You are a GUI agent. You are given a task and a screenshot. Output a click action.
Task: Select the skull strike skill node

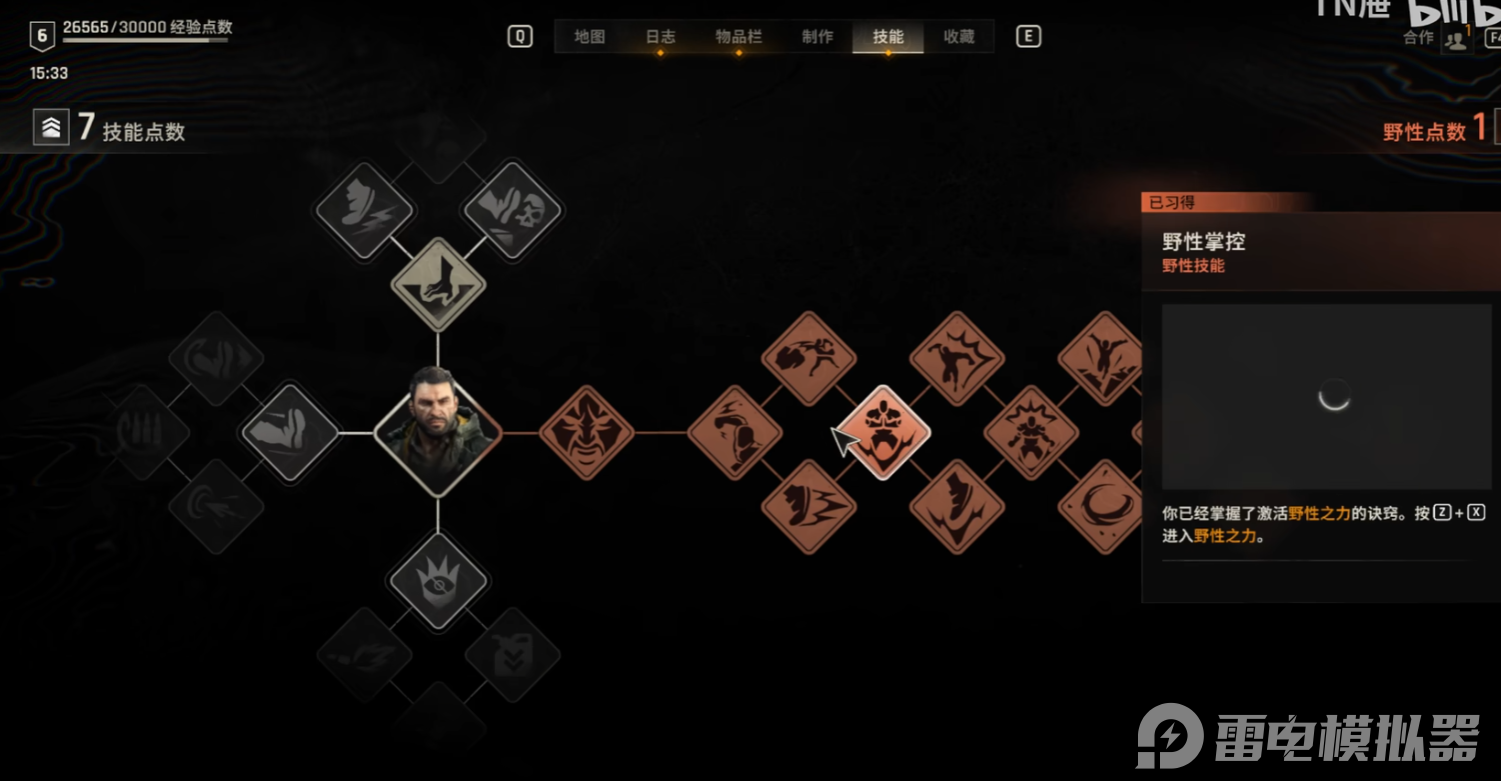point(512,211)
